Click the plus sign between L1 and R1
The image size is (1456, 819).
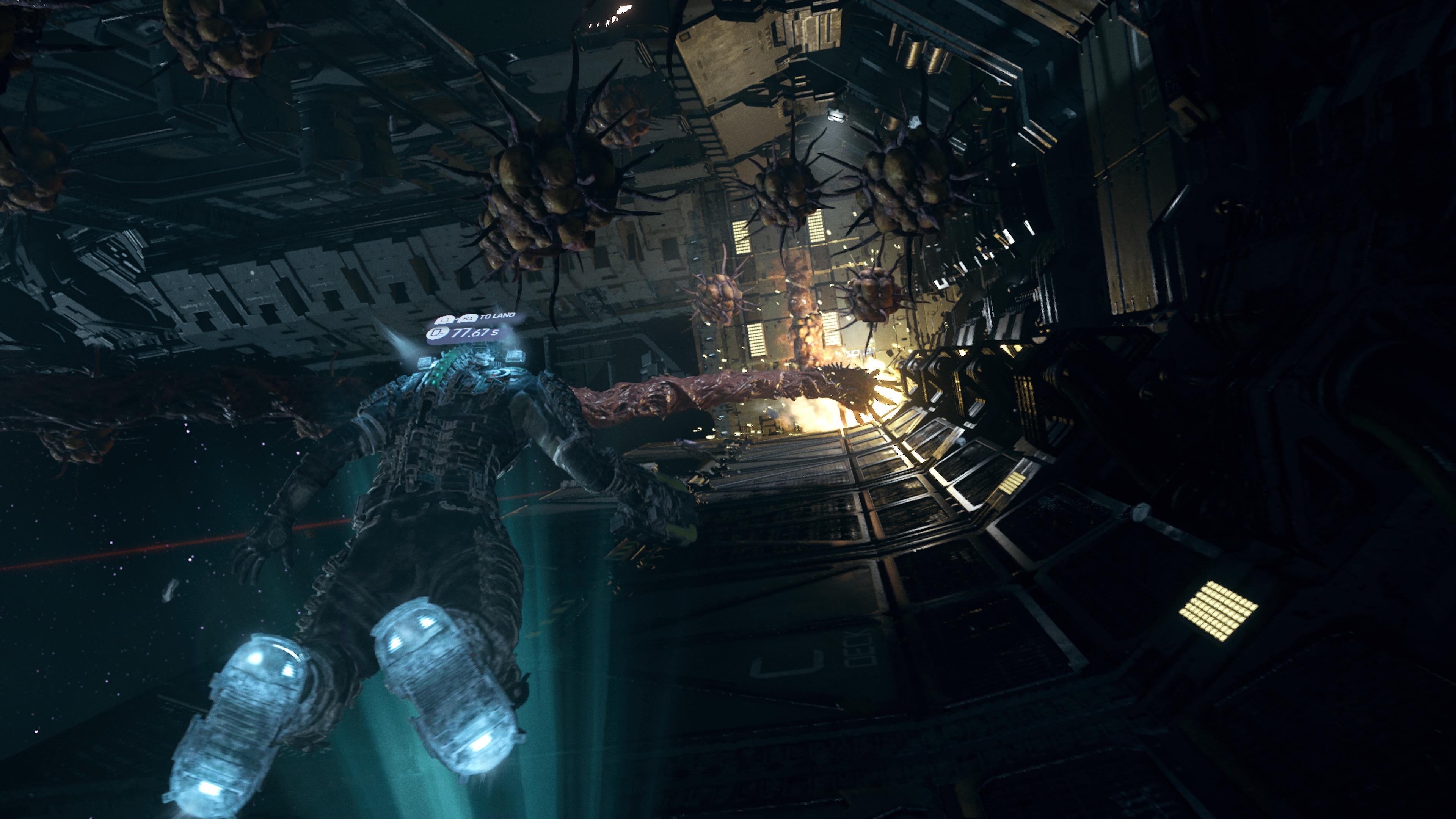[x=457, y=320]
